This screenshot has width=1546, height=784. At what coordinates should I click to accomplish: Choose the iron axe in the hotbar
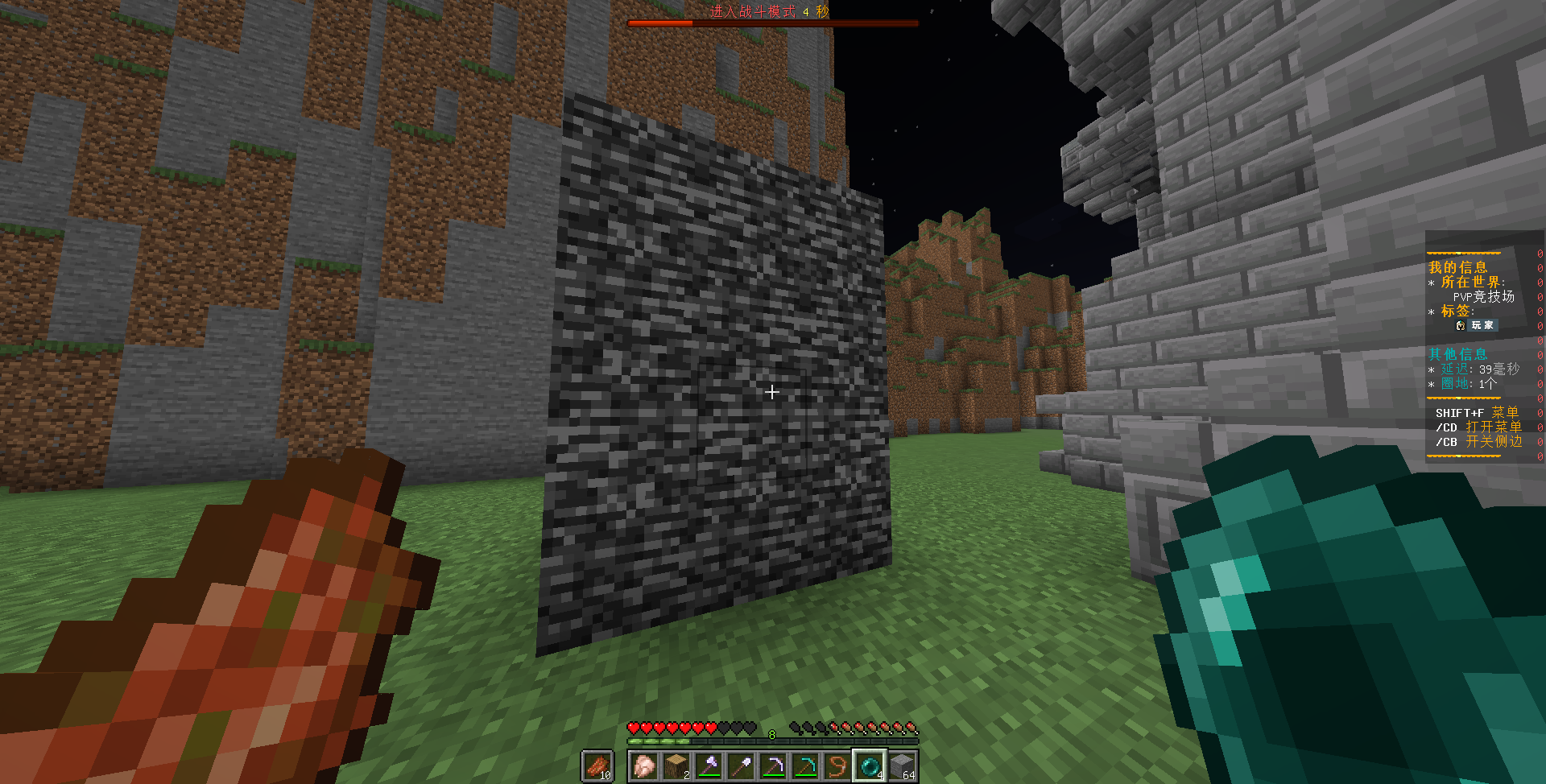pyautogui.click(x=709, y=765)
